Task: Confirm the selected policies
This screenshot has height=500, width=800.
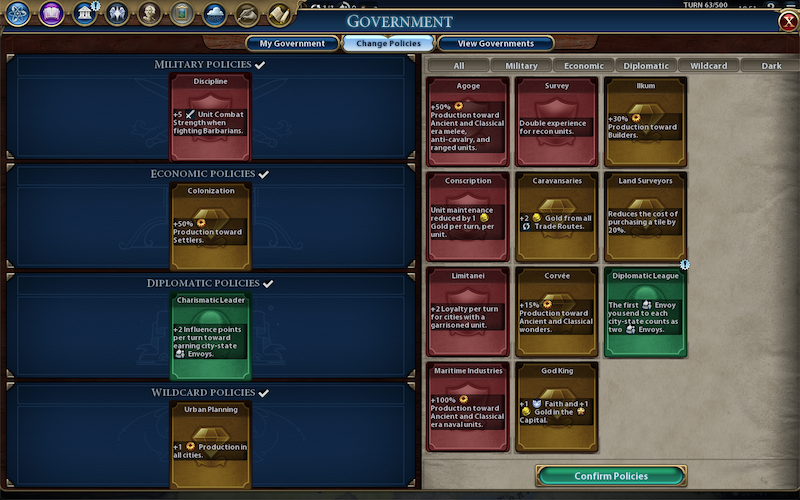Action: pyautogui.click(x=611, y=476)
